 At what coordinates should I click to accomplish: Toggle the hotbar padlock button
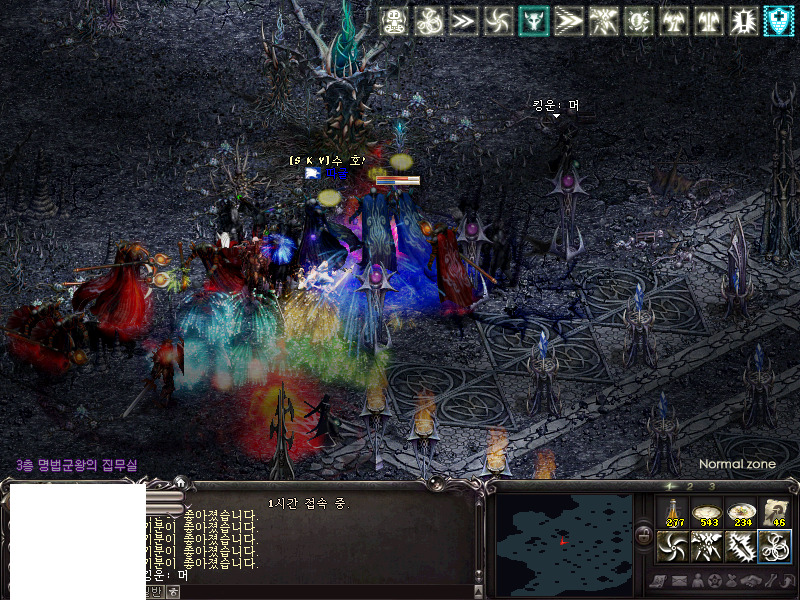pos(642,531)
